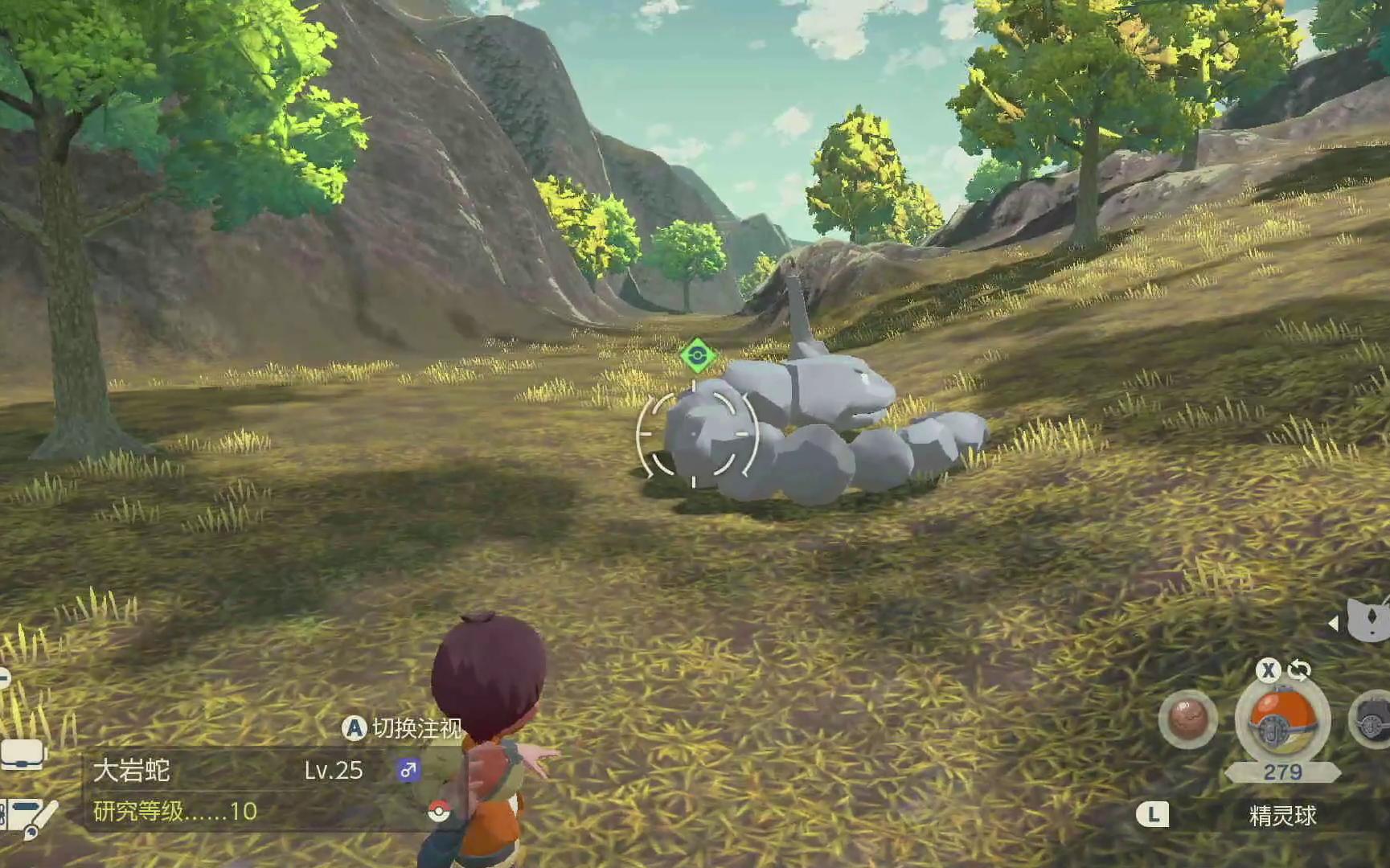
Task: Click the green Pokémon target marker
Action: (697, 356)
